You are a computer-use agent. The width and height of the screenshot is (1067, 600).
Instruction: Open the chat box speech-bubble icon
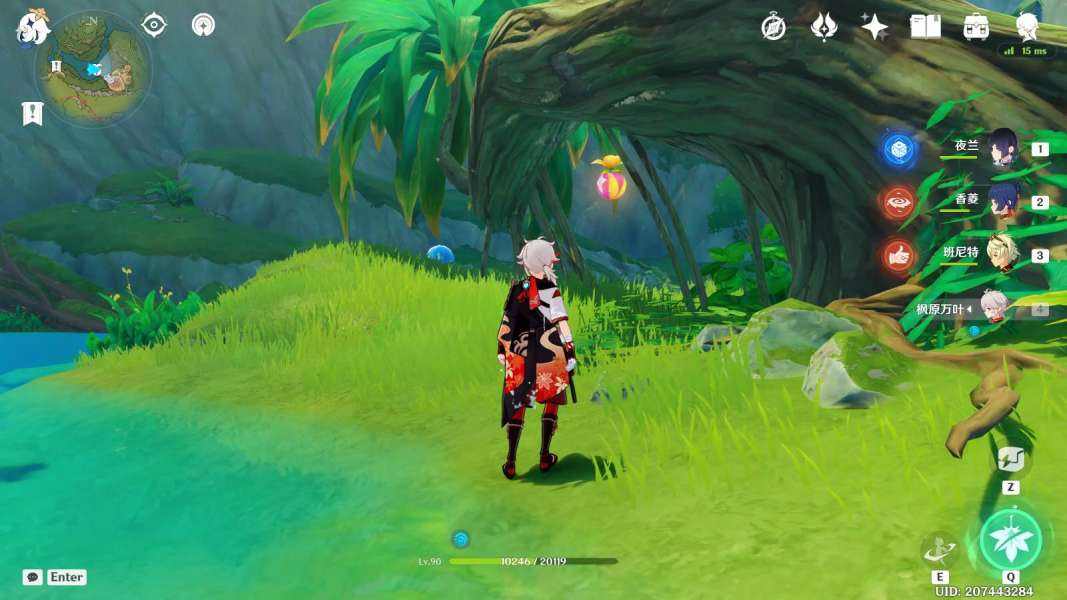pyautogui.click(x=32, y=577)
